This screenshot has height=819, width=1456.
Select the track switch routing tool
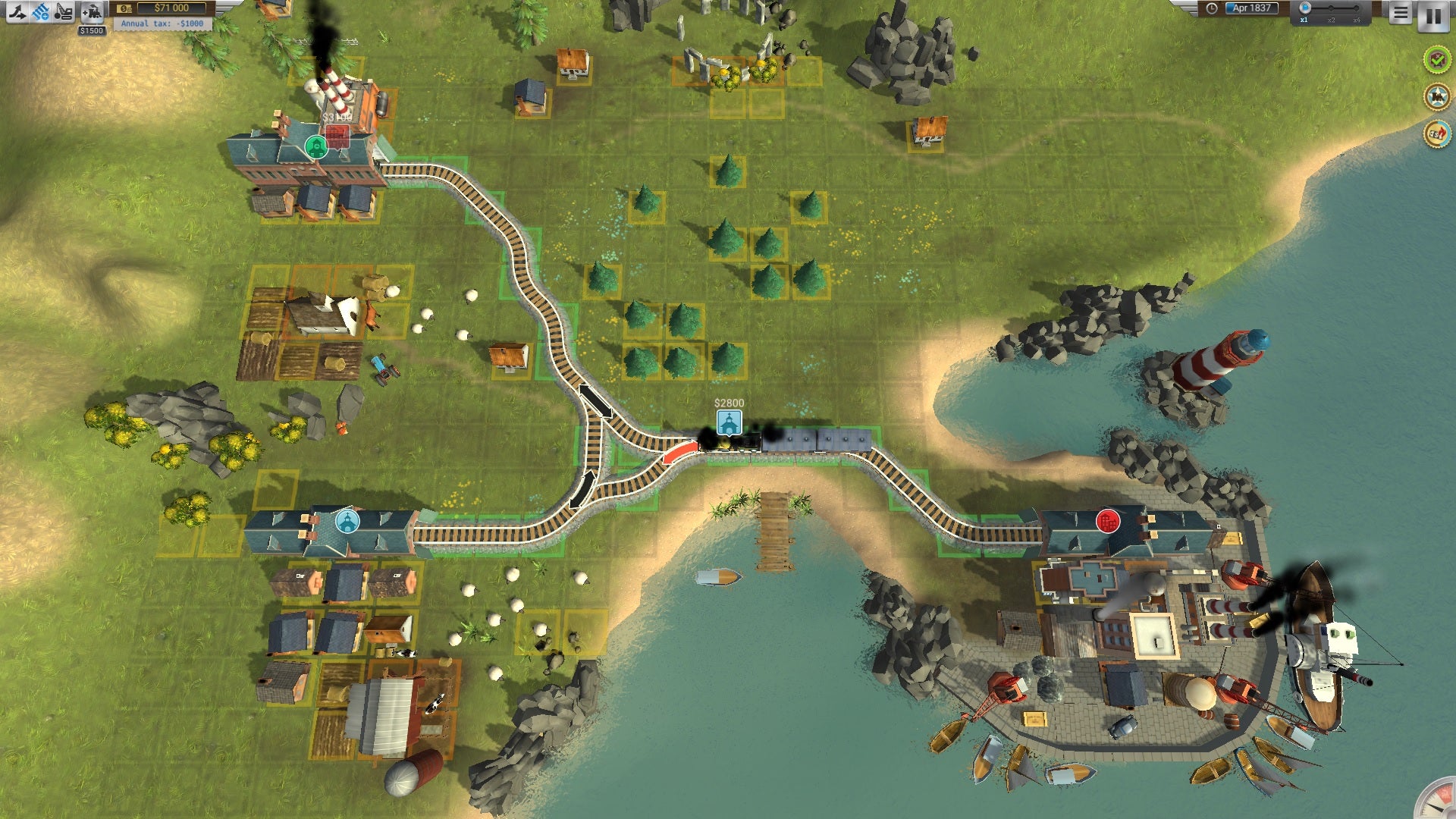[x=17, y=11]
